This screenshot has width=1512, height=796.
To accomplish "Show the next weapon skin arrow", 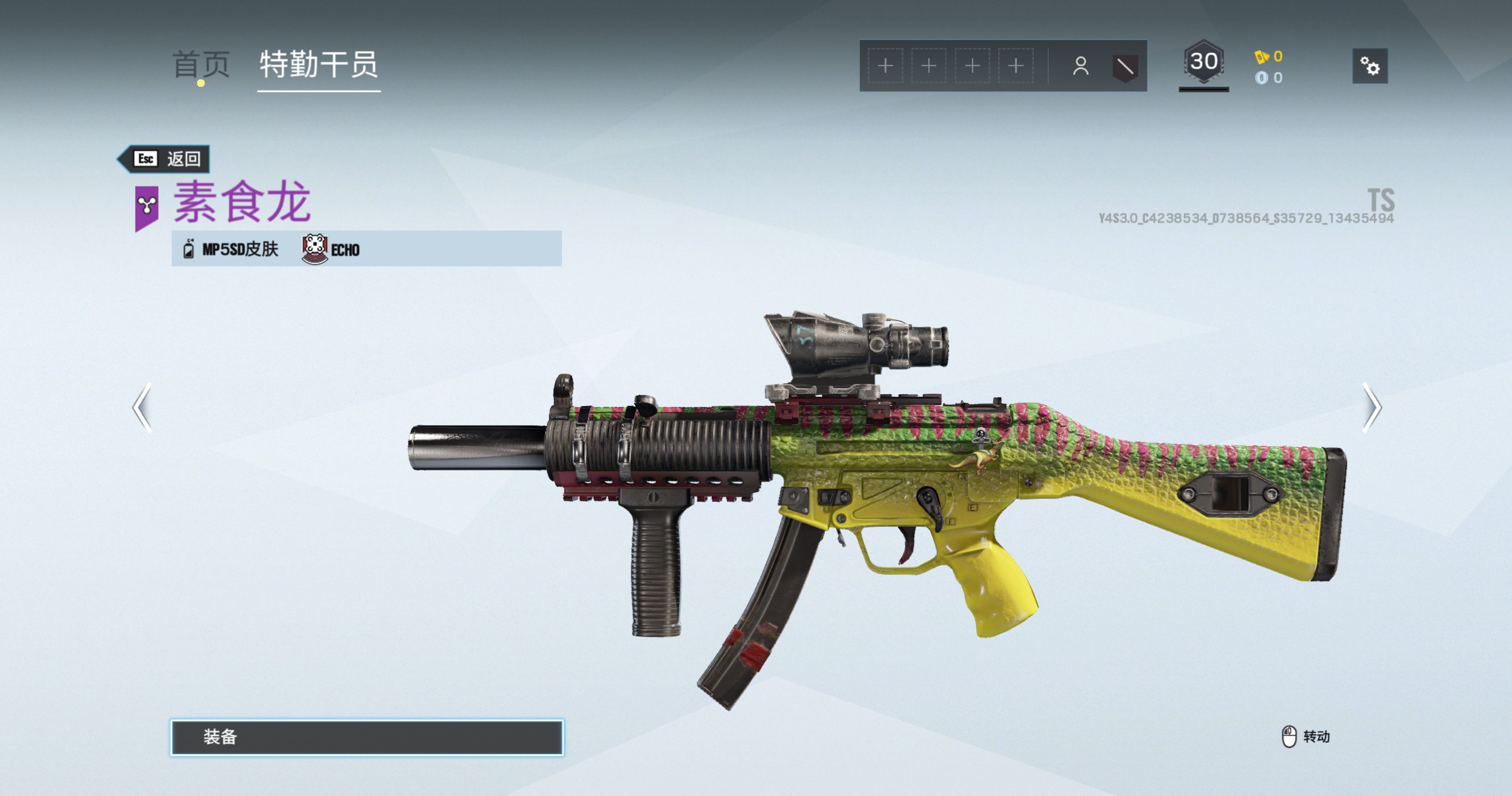I will point(1372,407).
